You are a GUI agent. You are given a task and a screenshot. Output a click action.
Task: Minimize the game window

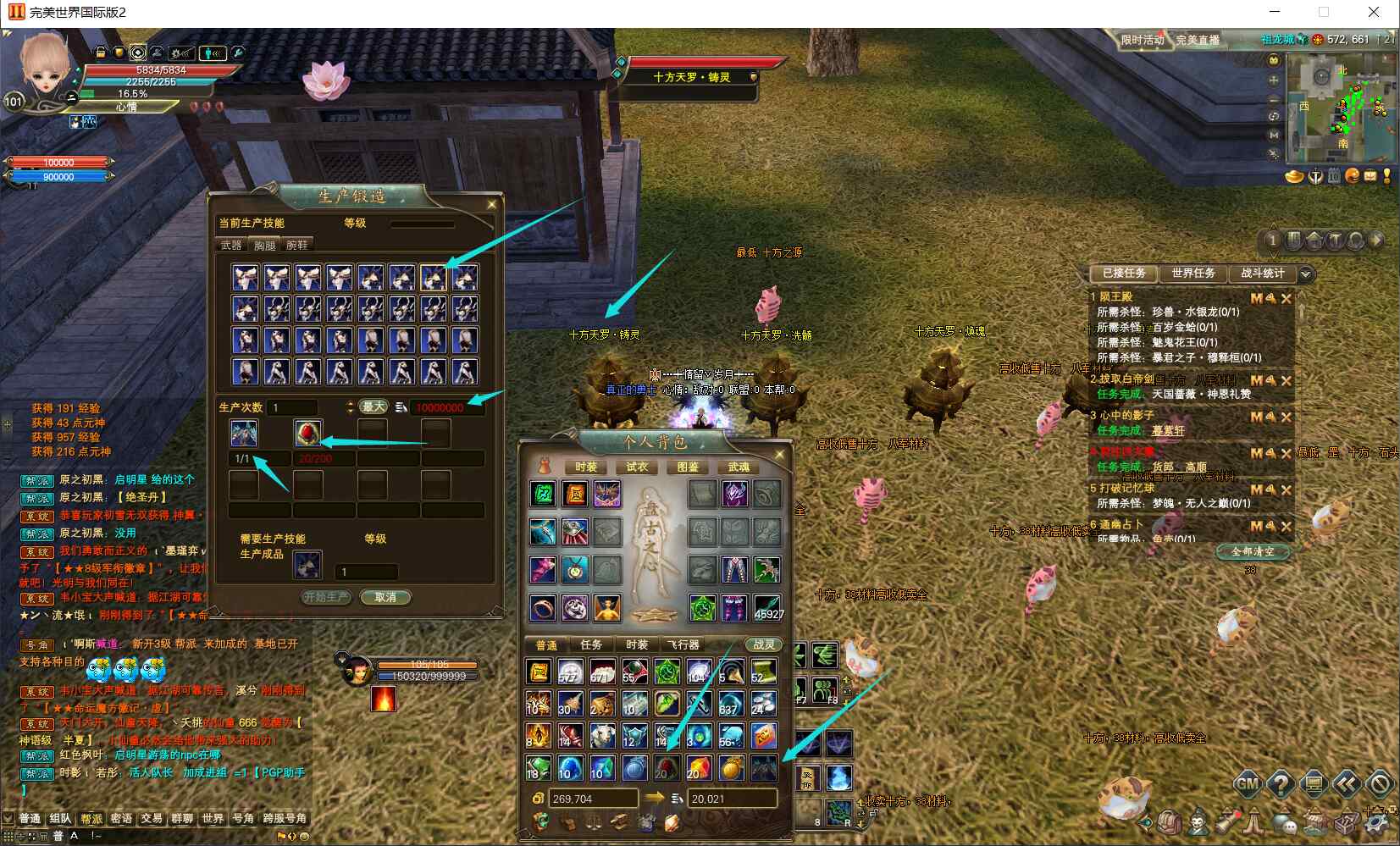(1276, 12)
